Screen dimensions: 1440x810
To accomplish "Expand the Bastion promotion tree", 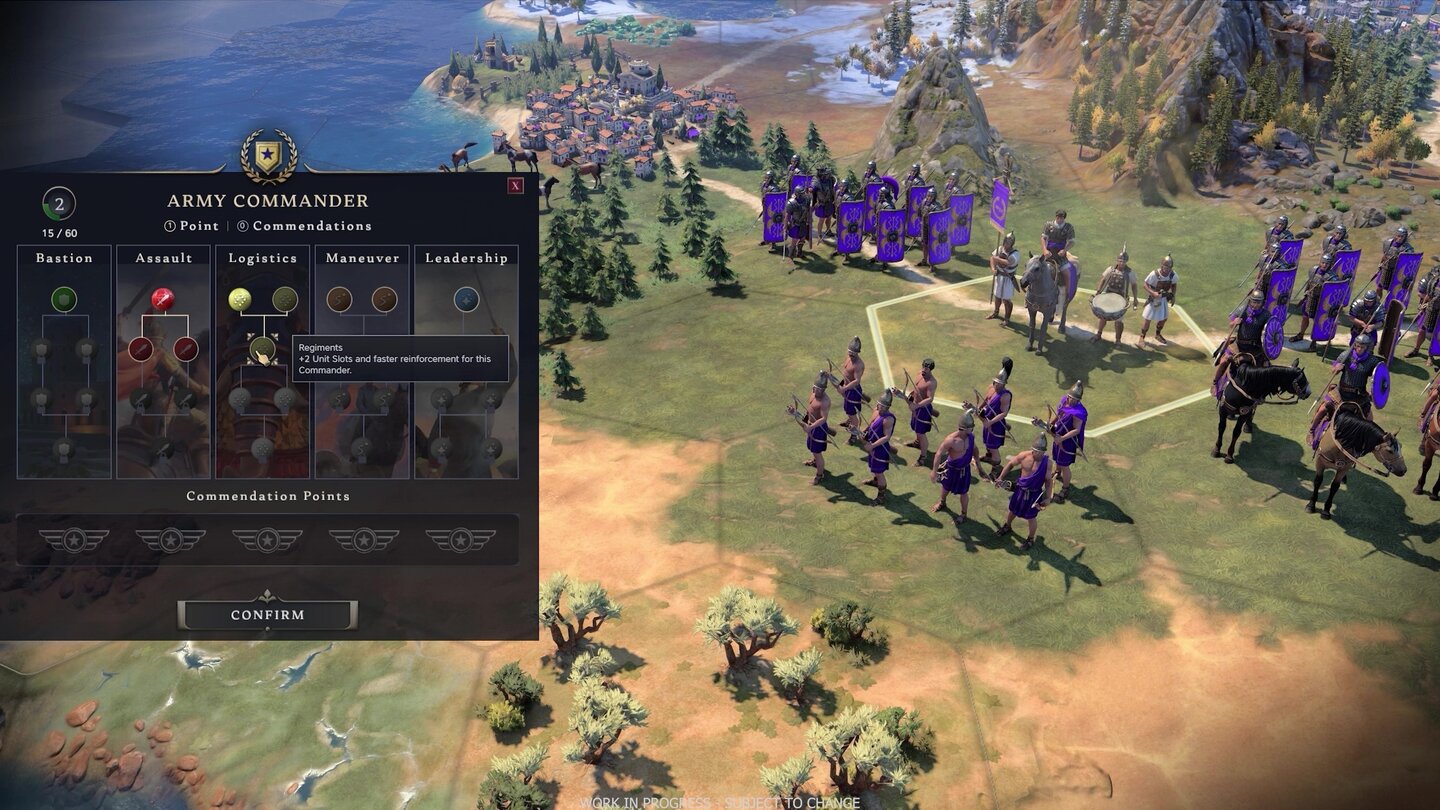I will pyautogui.click(x=64, y=259).
